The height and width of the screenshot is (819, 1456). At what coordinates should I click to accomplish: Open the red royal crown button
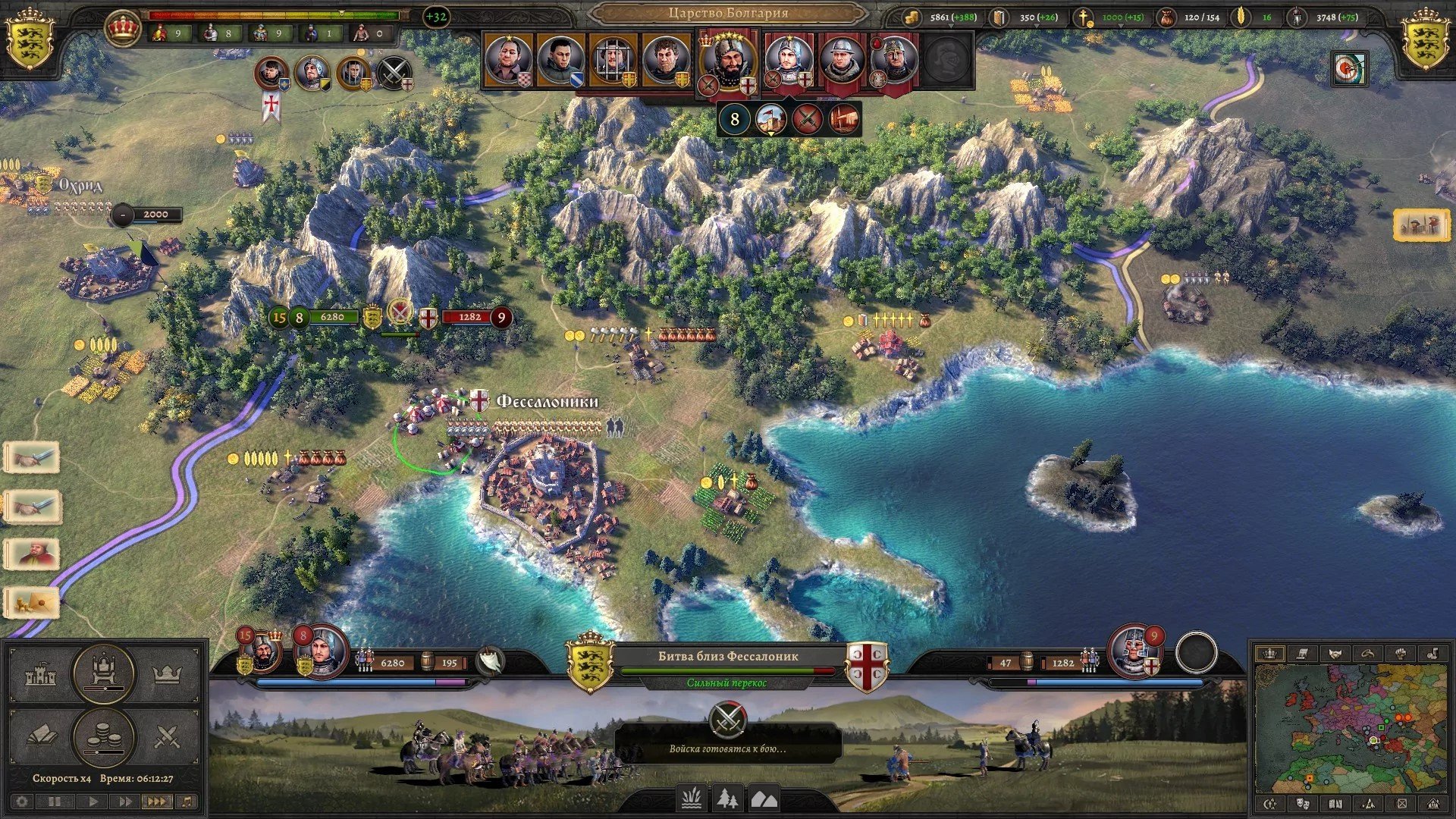click(121, 30)
